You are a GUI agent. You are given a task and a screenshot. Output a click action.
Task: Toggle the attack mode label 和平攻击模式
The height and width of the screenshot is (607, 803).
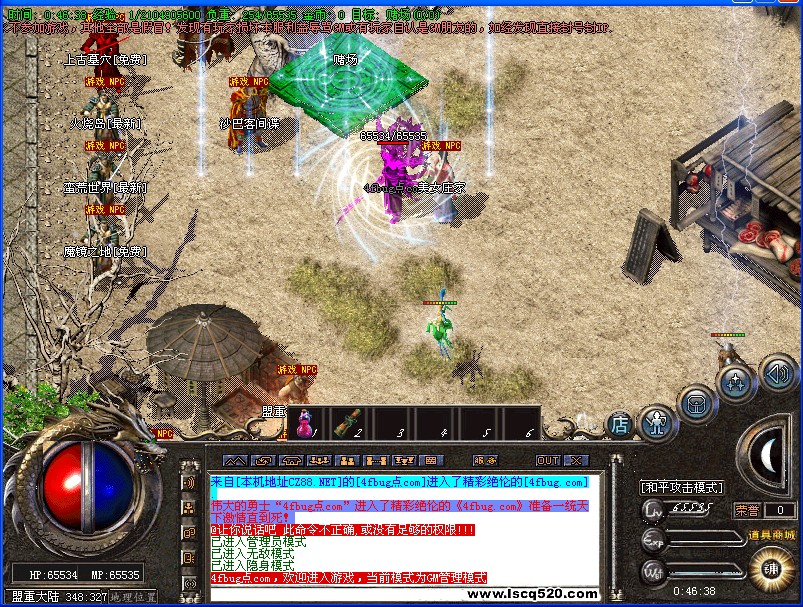tap(682, 487)
